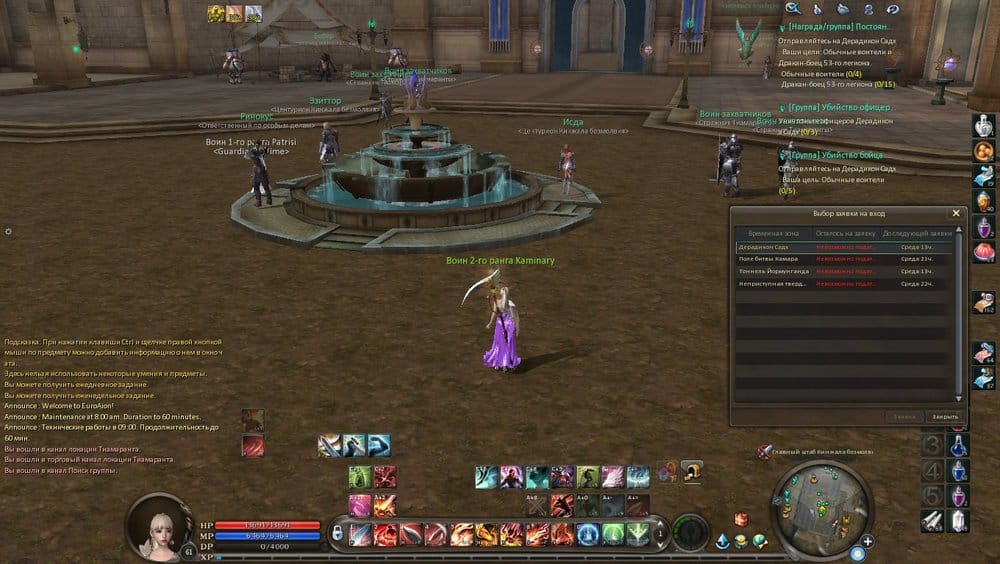Toggle the hotbar padlock icon
Viewport: 1000px width, 564px height.
click(337, 534)
